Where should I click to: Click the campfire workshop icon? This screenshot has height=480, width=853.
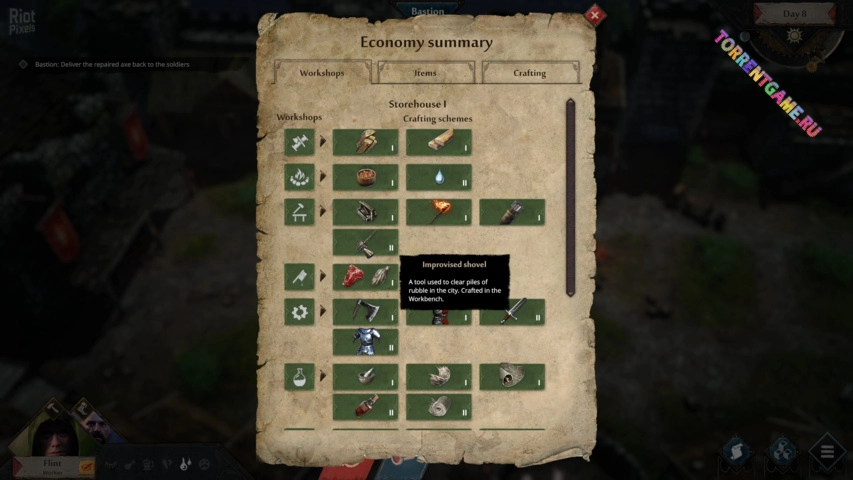pos(299,177)
